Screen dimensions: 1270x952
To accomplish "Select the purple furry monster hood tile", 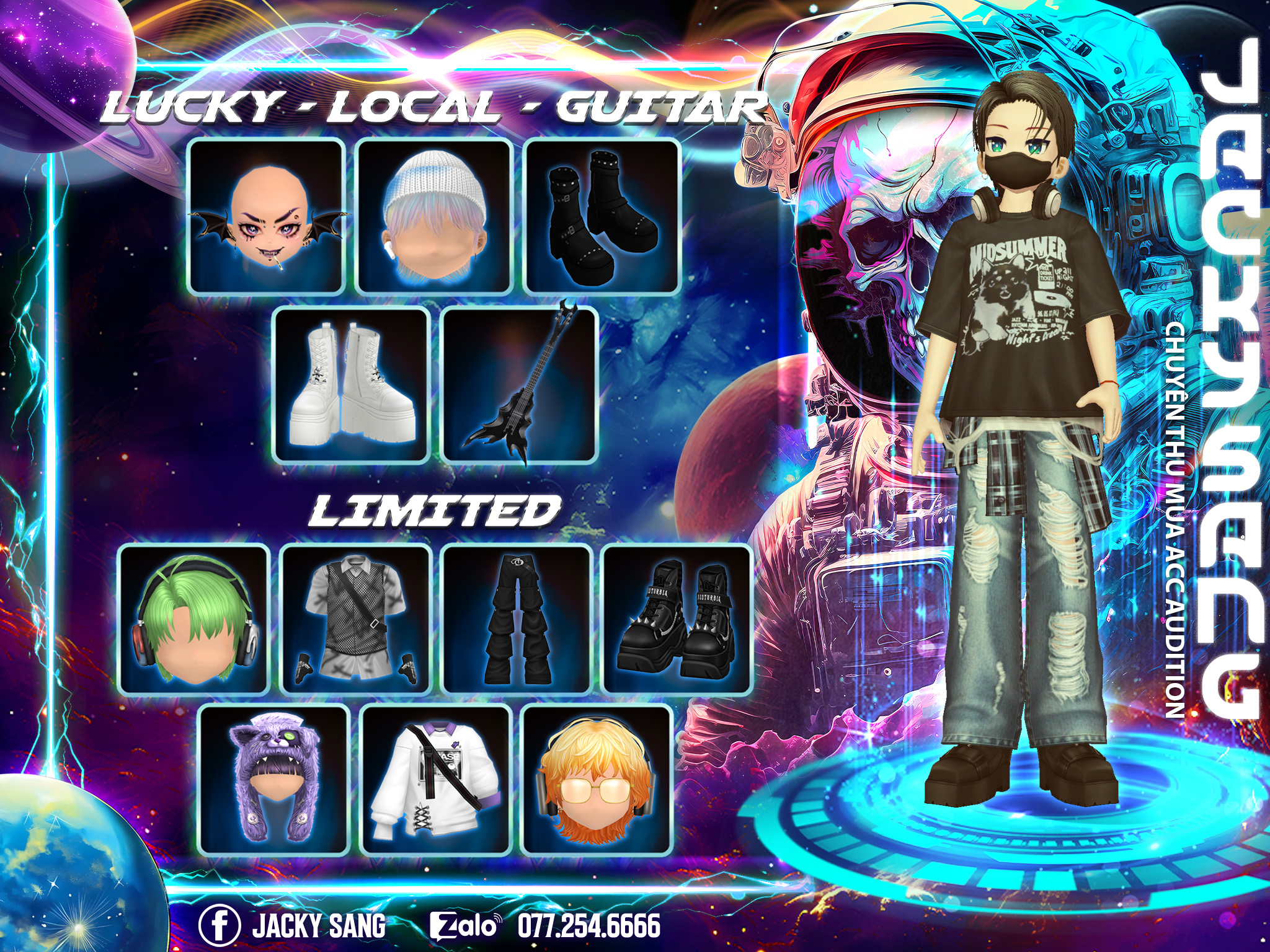I will [x=275, y=779].
